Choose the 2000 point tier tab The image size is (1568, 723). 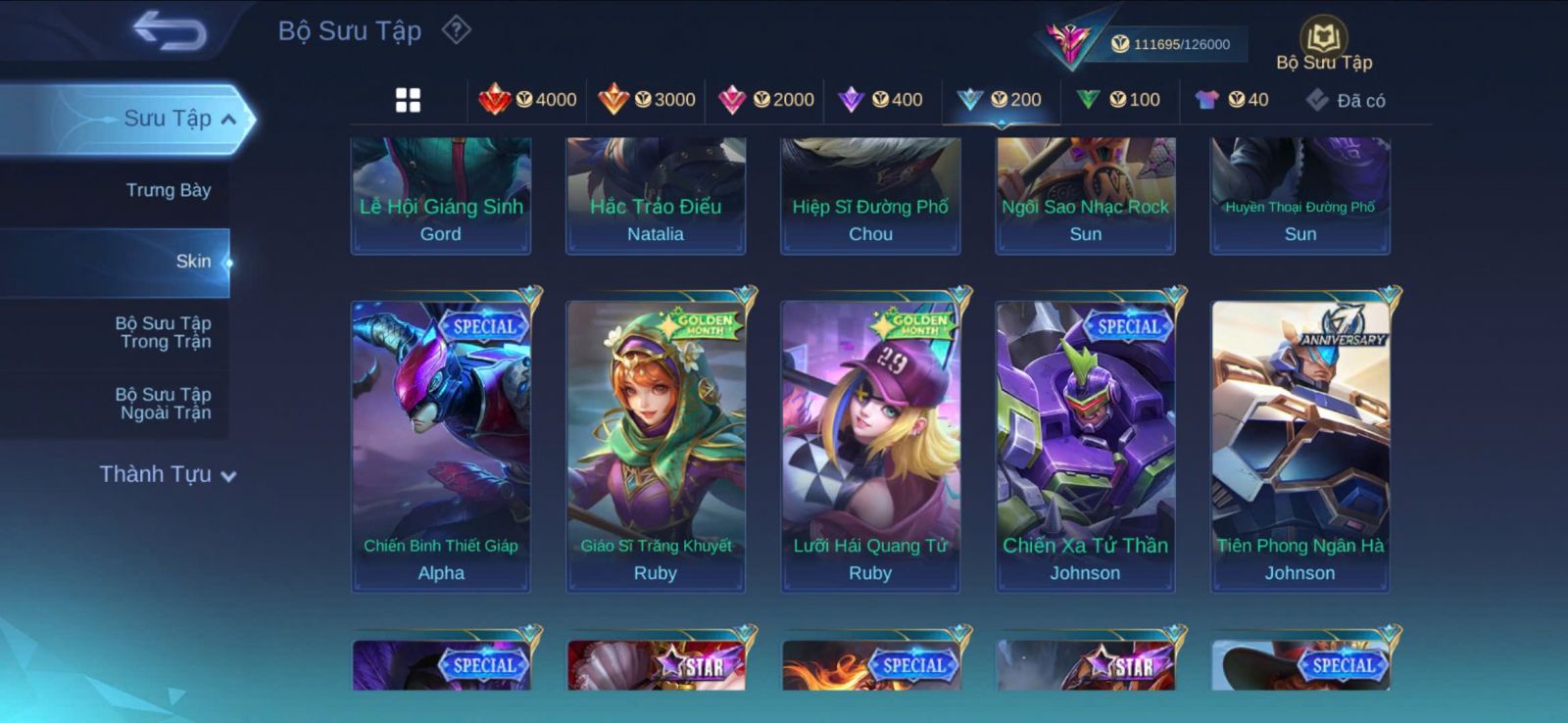[x=766, y=100]
